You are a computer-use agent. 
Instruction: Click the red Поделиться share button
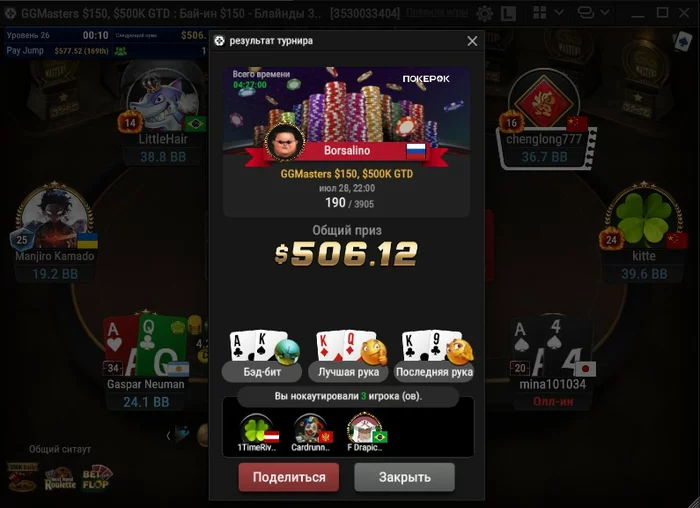(x=289, y=477)
